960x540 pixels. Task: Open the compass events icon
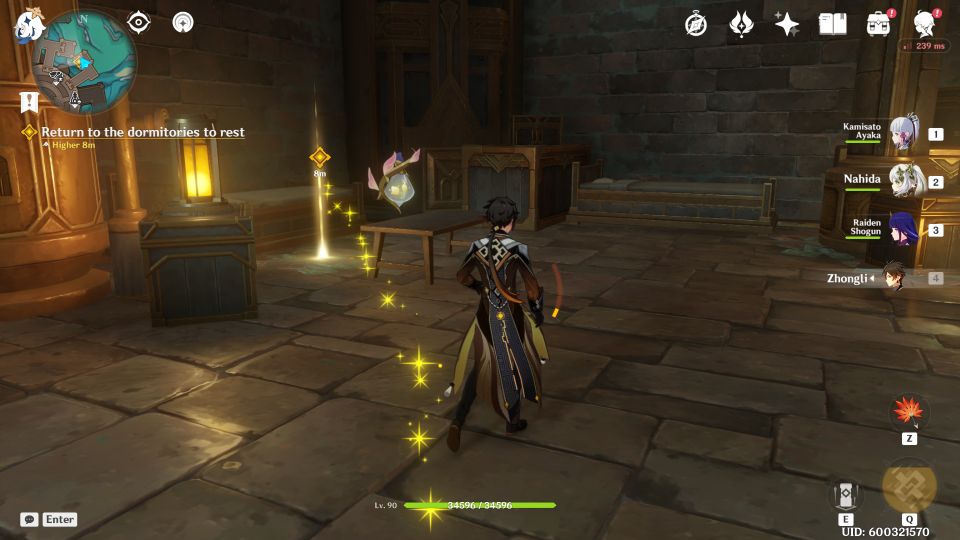[x=696, y=24]
